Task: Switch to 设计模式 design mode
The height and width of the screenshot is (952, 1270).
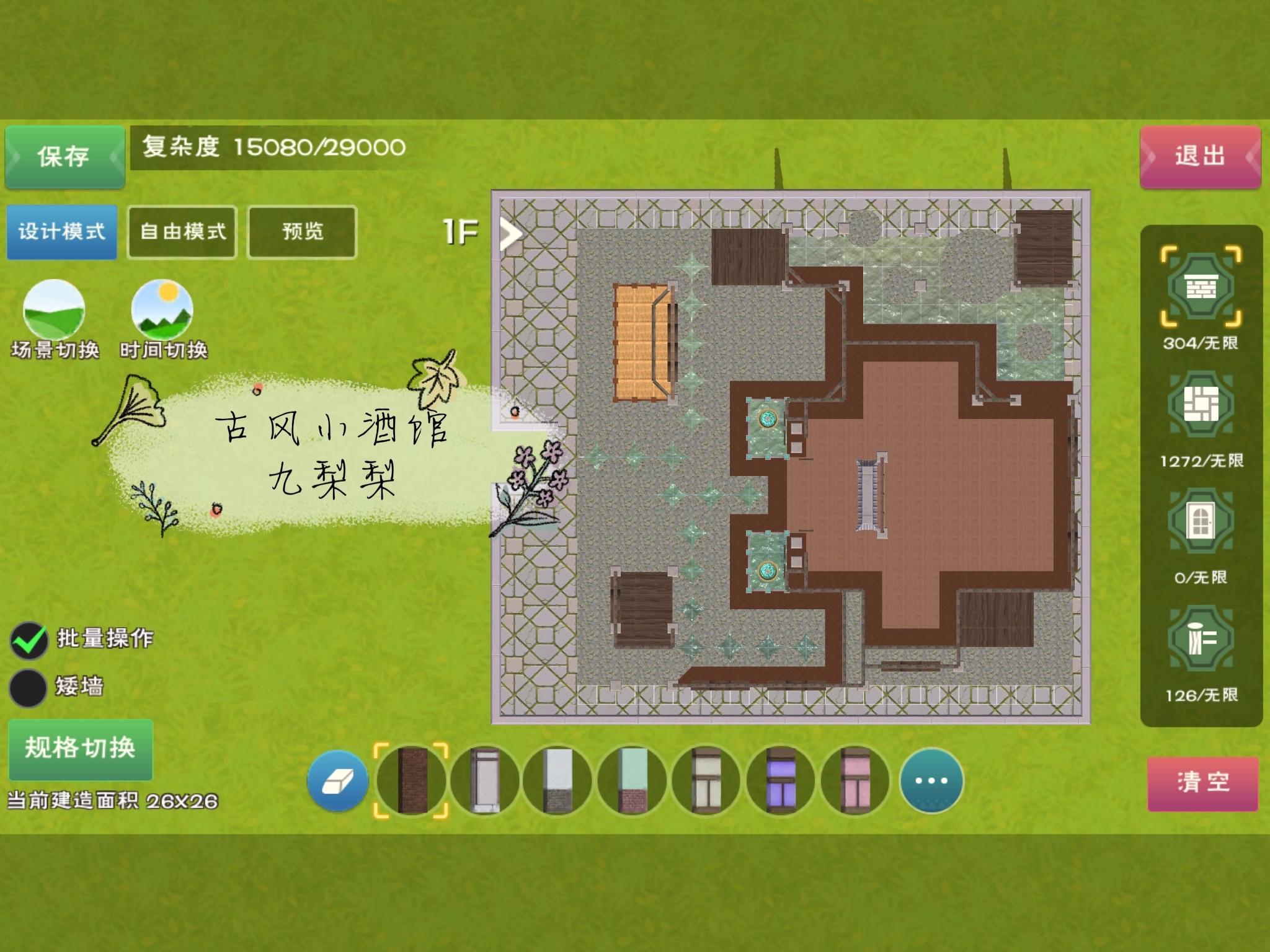Action: coord(61,232)
